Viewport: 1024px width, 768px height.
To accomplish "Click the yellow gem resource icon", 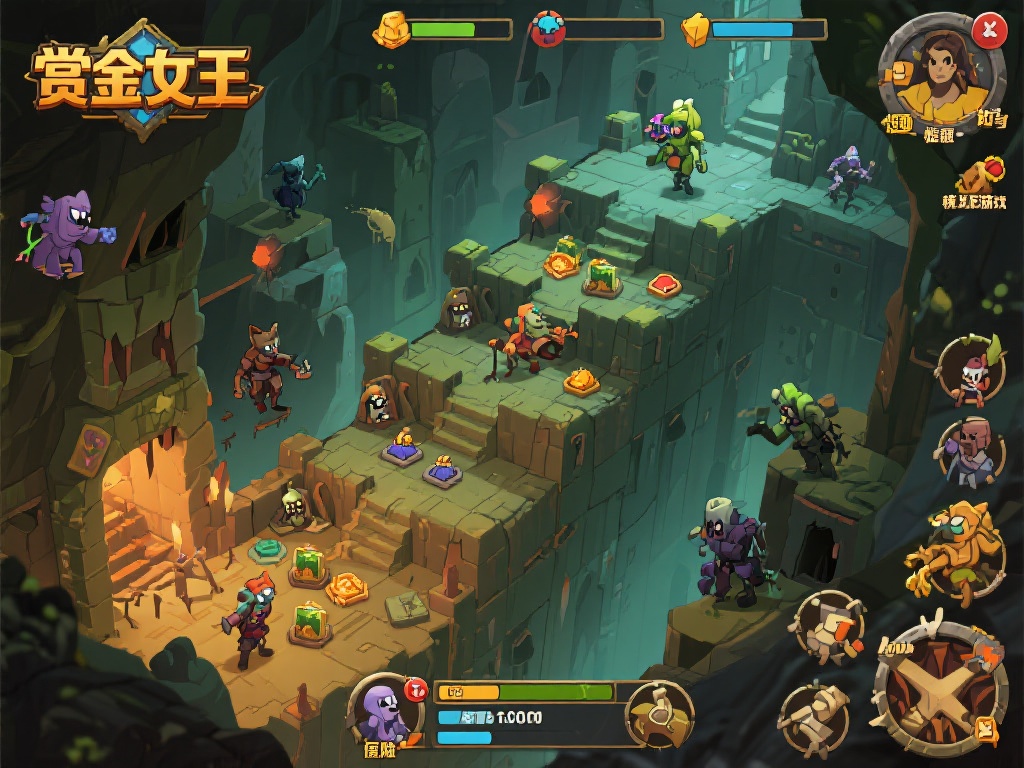I will click(695, 30).
